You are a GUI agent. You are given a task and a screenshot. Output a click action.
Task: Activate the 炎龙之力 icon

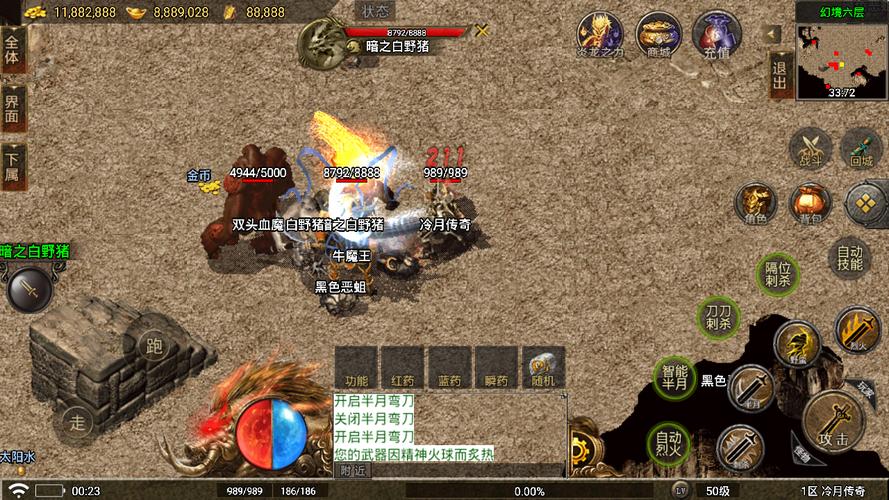pyautogui.click(x=600, y=36)
